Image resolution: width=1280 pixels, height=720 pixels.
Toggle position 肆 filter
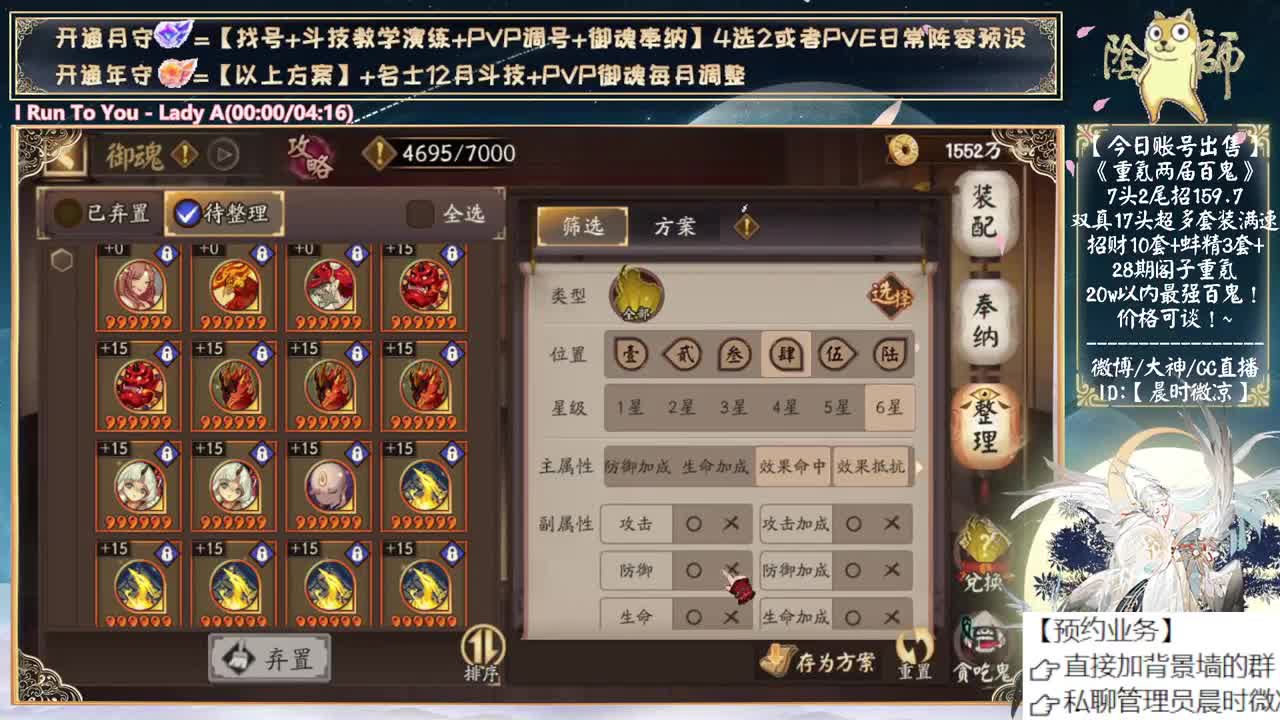[x=784, y=355]
